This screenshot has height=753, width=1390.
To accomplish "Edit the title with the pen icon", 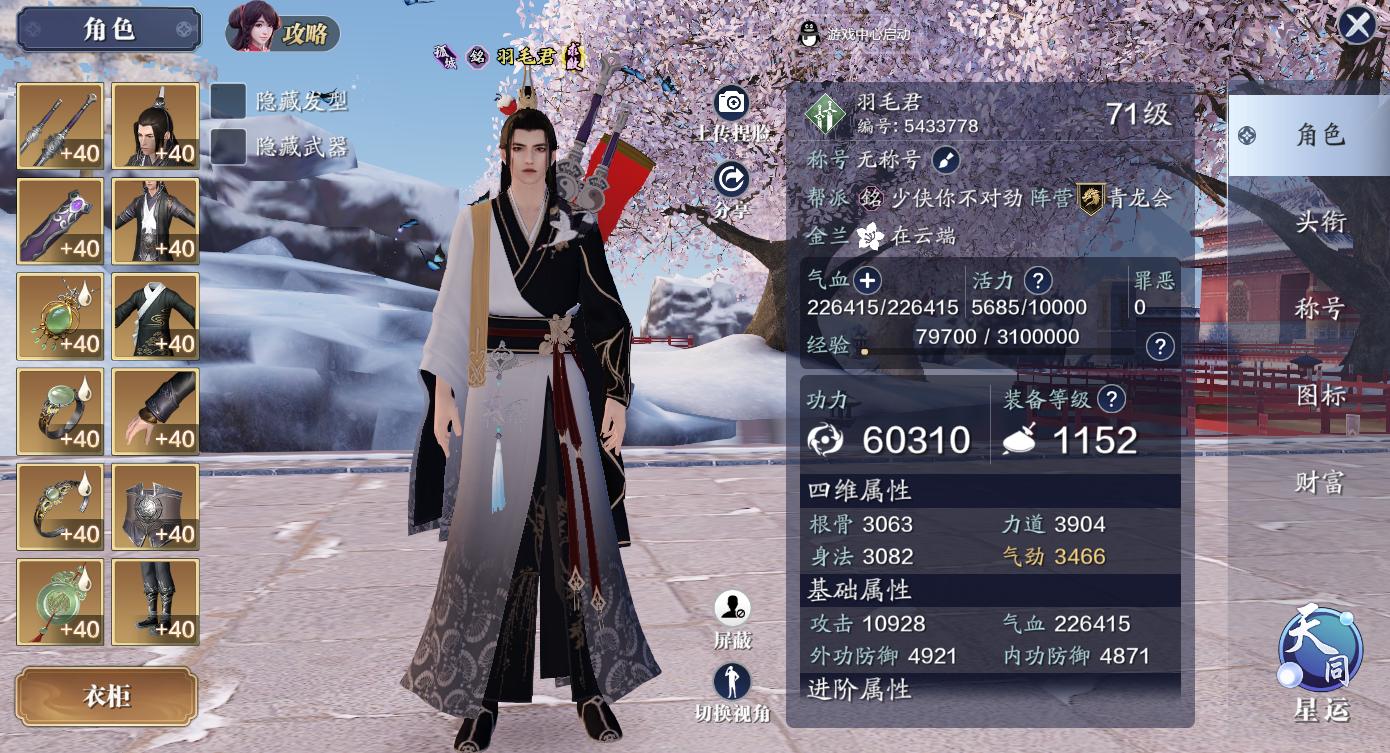I will (x=946, y=160).
